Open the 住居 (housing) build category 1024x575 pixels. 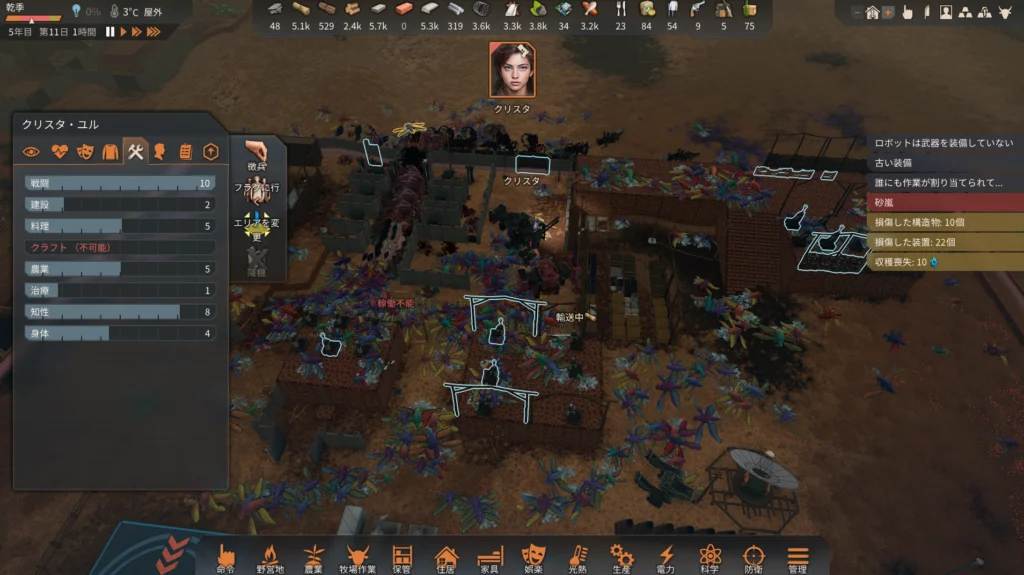click(x=446, y=558)
